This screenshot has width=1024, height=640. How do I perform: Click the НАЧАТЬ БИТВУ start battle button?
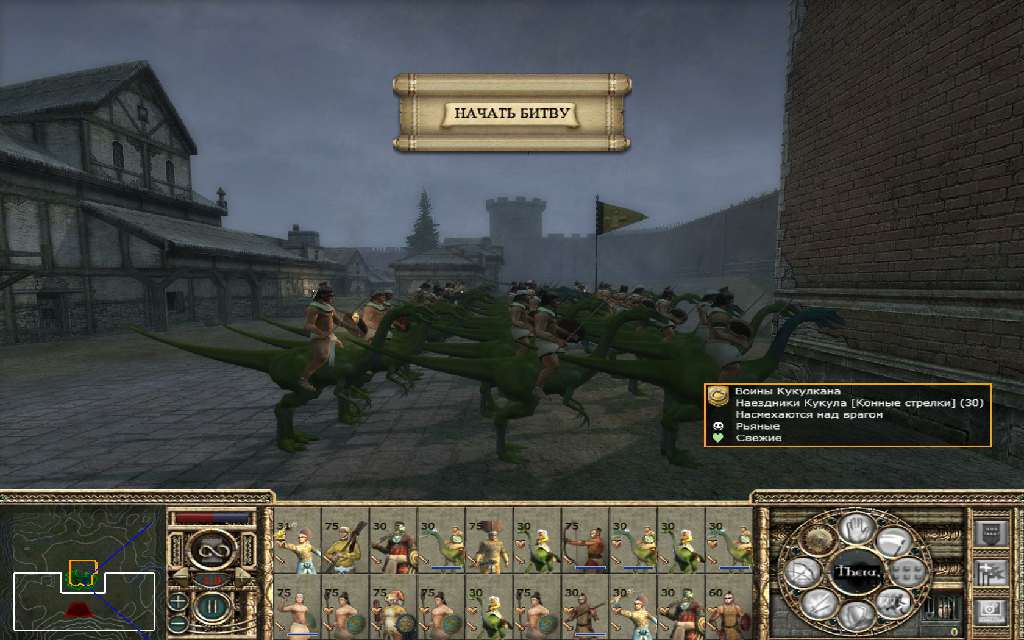pyautogui.click(x=511, y=113)
